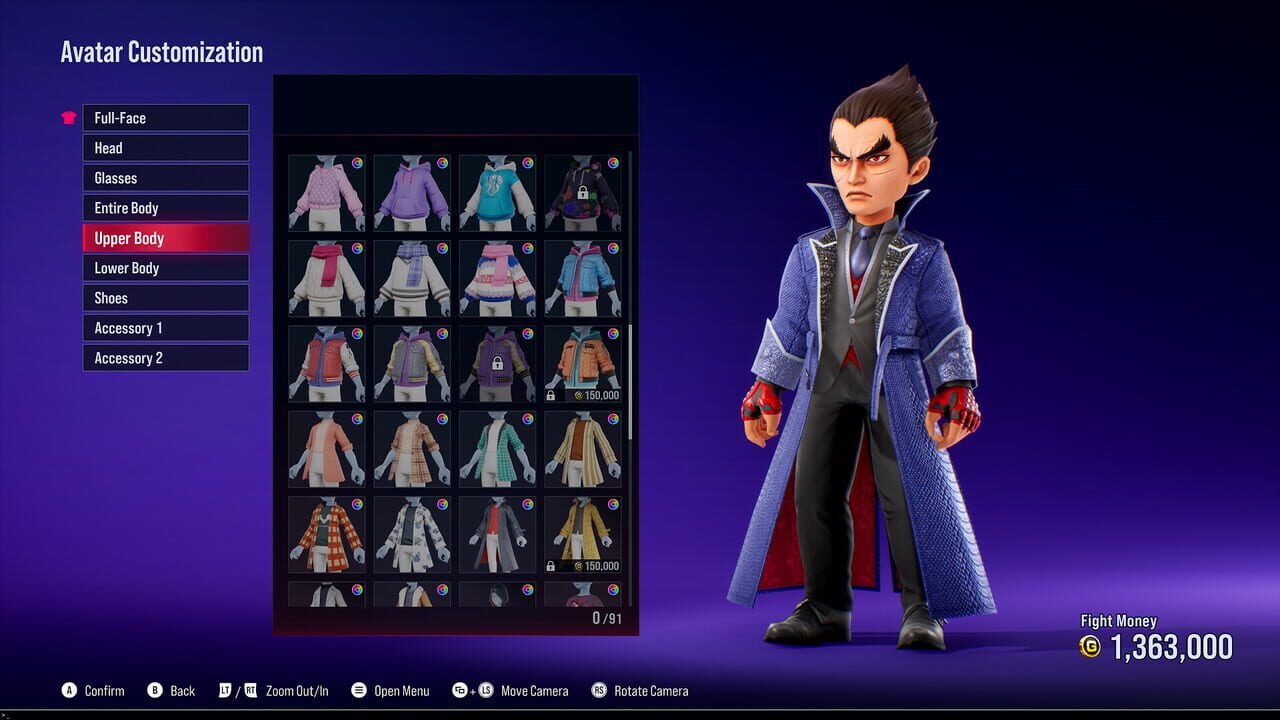The width and height of the screenshot is (1280, 720).
Task: Open the Accessory 1 section
Action: click(165, 327)
